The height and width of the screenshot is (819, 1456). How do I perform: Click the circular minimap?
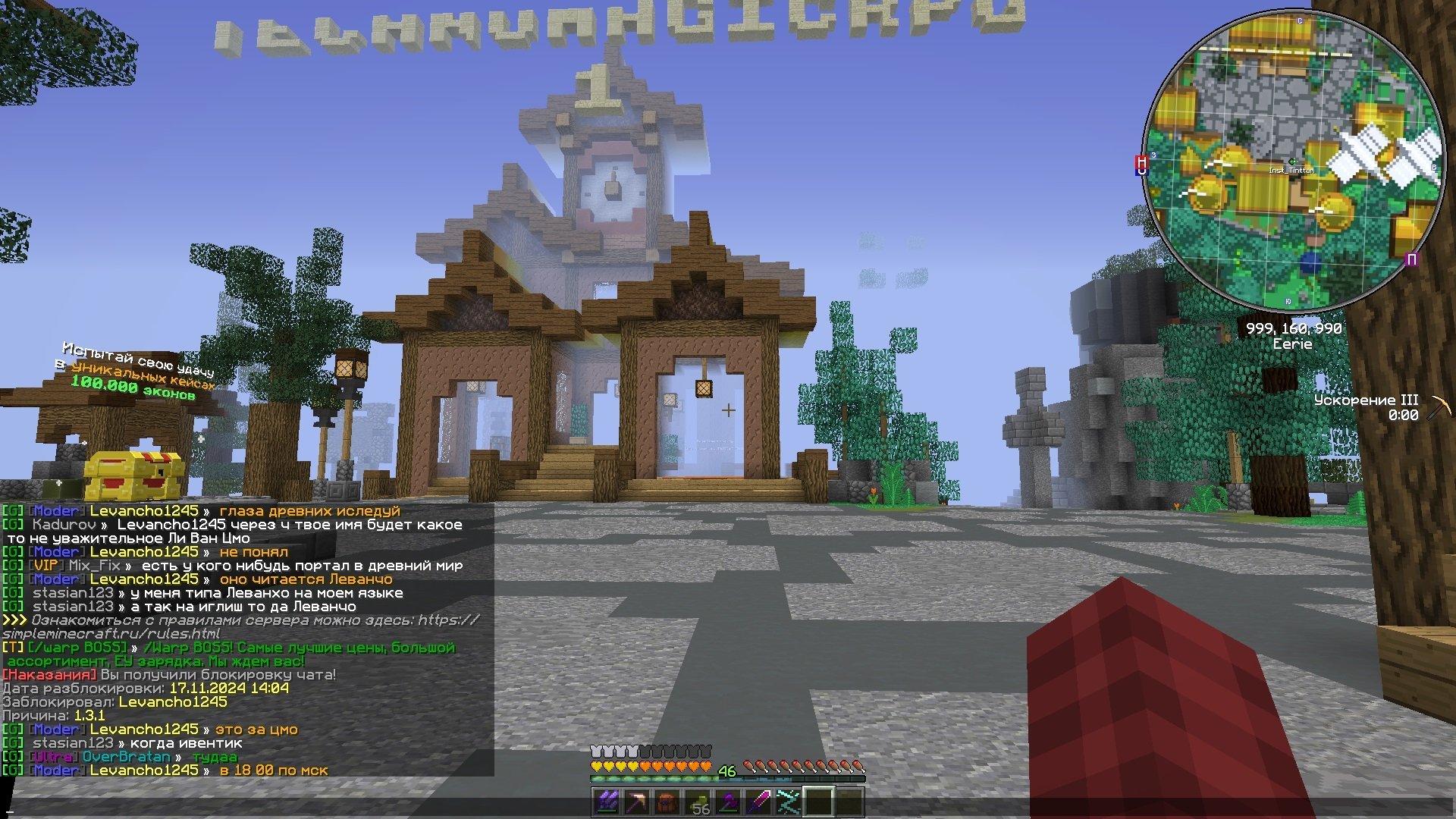(x=1293, y=161)
